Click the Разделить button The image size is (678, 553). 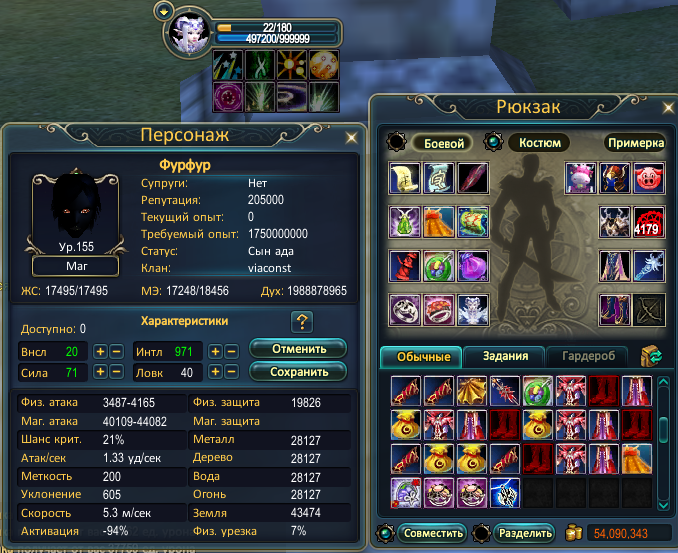(523, 532)
